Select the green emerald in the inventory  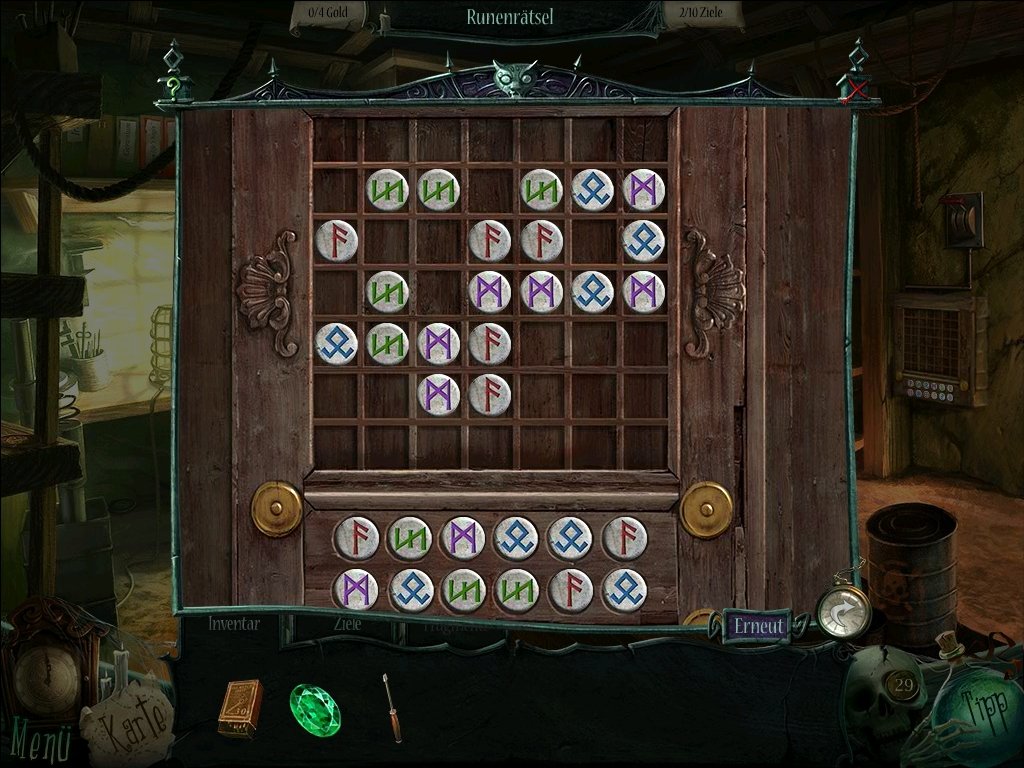pyautogui.click(x=315, y=710)
